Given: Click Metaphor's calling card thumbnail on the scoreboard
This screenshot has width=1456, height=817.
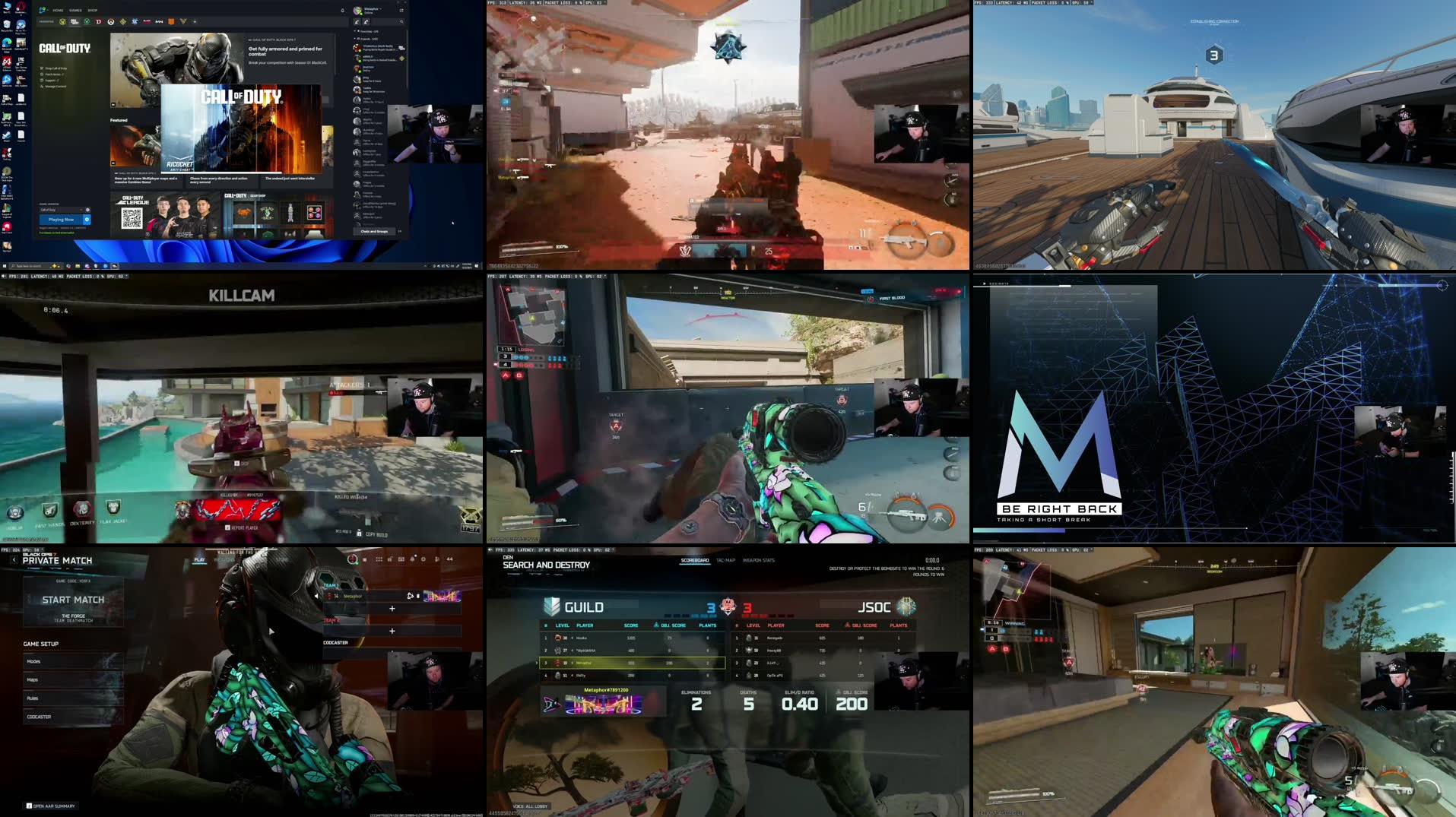Looking at the screenshot, I should [604, 705].
